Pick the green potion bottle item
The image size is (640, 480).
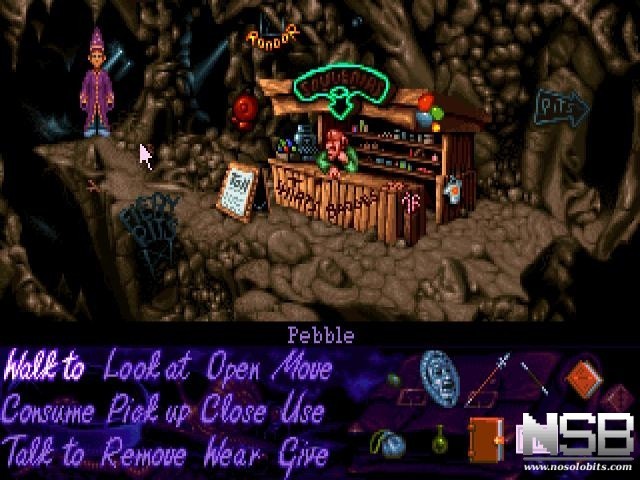438,438
